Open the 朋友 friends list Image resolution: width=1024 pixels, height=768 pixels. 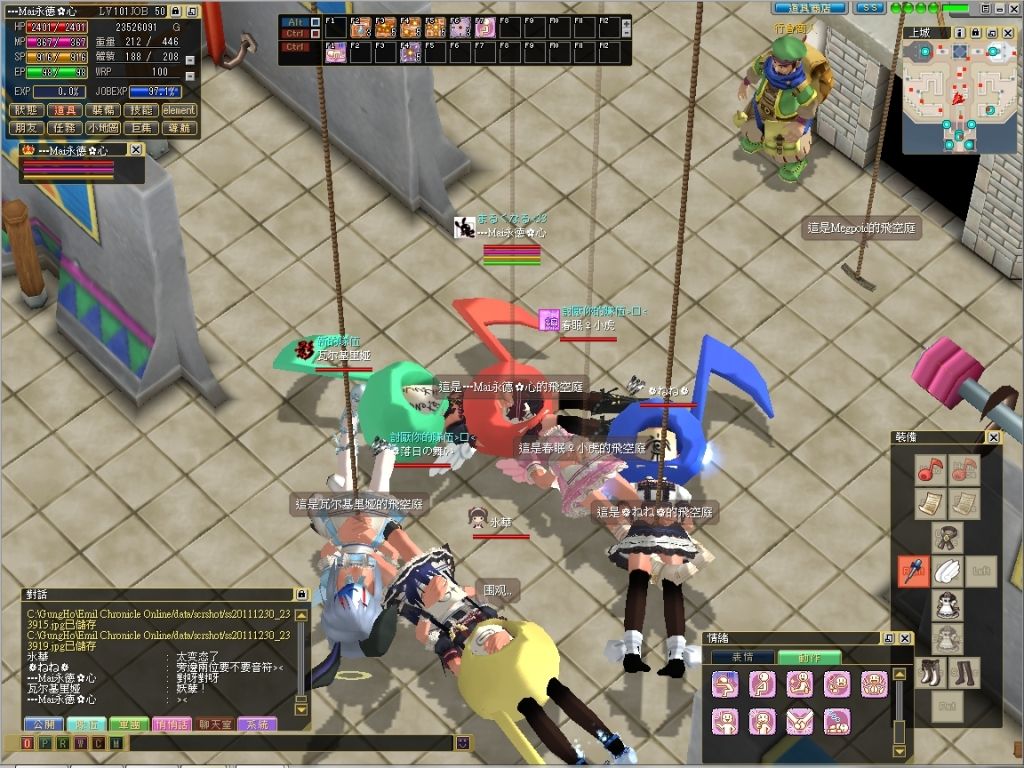(27, 127)
